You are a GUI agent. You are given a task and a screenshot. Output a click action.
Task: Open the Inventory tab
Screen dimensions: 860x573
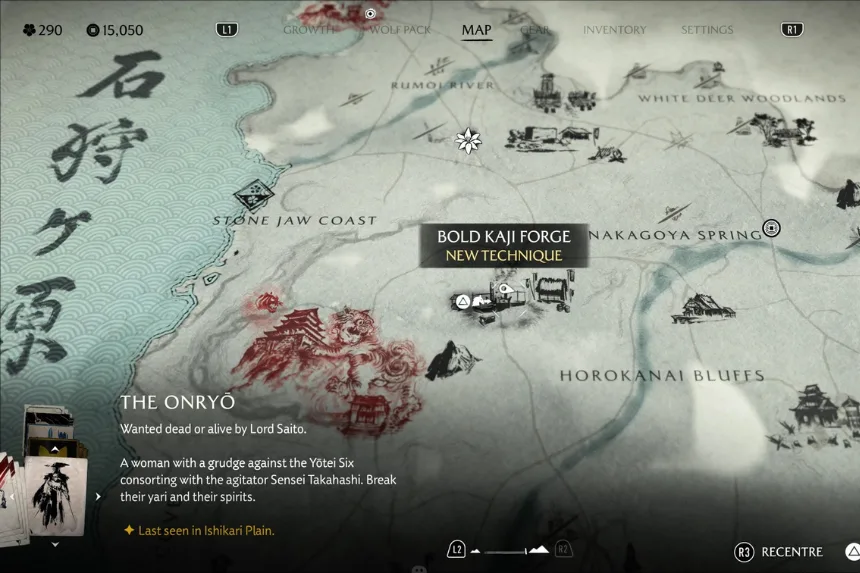tap(614, 30)
